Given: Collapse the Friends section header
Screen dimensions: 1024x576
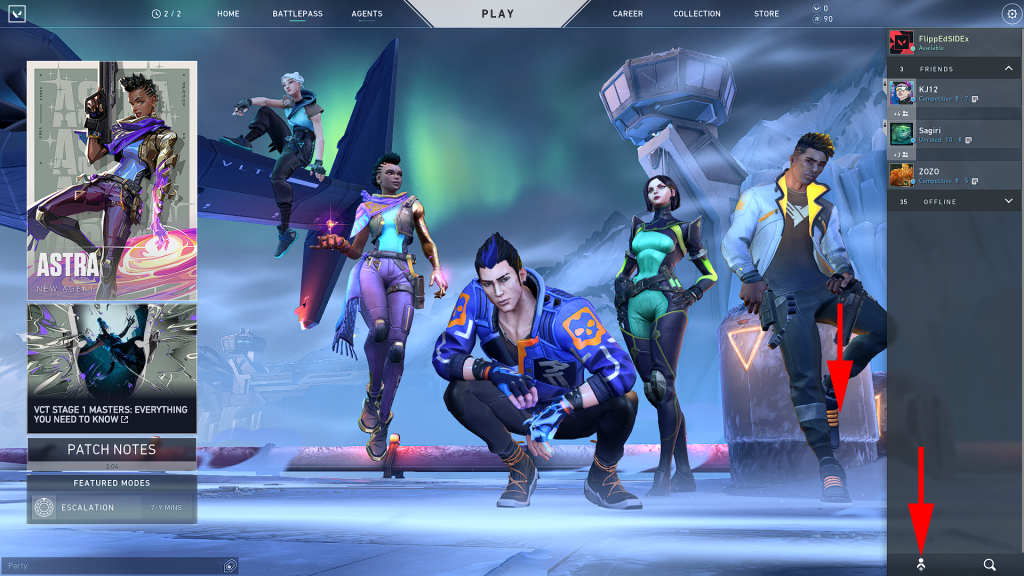Looking at the screenshot, I should pos(1007,69).
